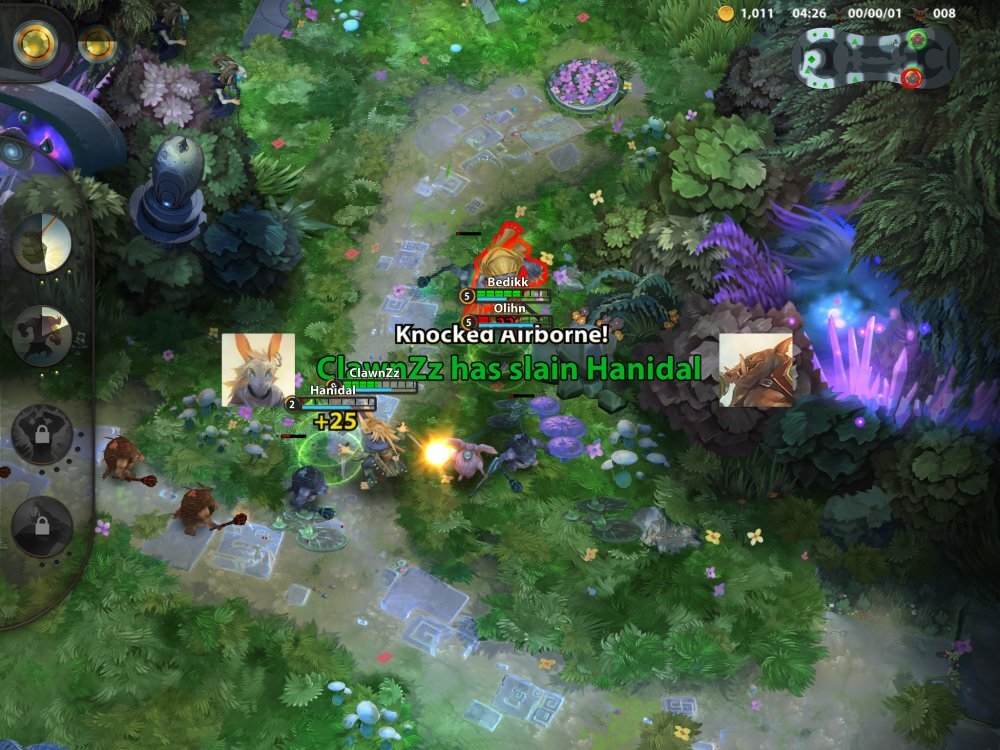Viewport: 1000px width, 750px height.
Task: Select the red-ringed hero marker on minimap
Action: pos(911,78)
